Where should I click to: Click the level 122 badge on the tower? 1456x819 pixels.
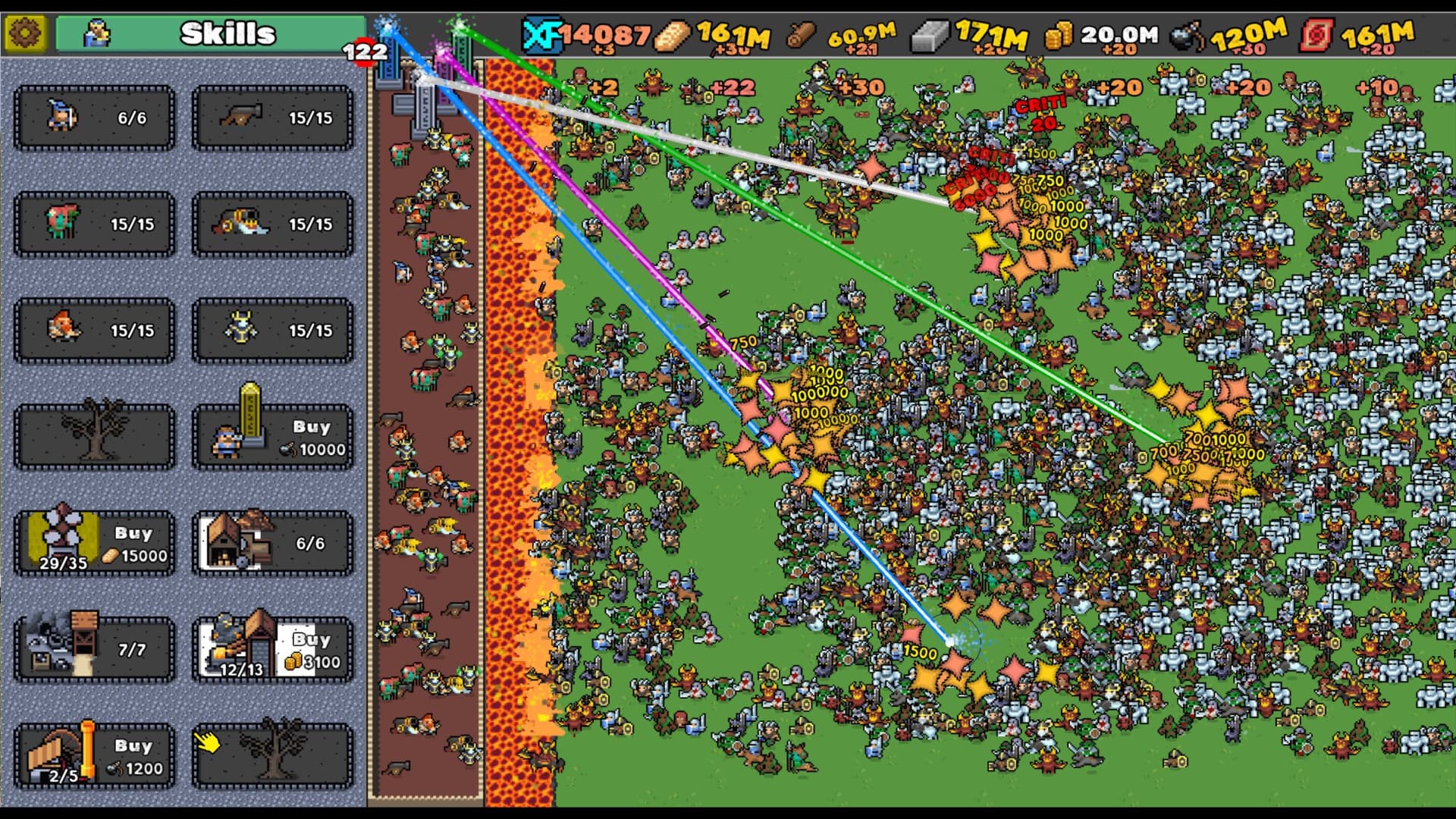pyautogui.click(x=366, y=52)
